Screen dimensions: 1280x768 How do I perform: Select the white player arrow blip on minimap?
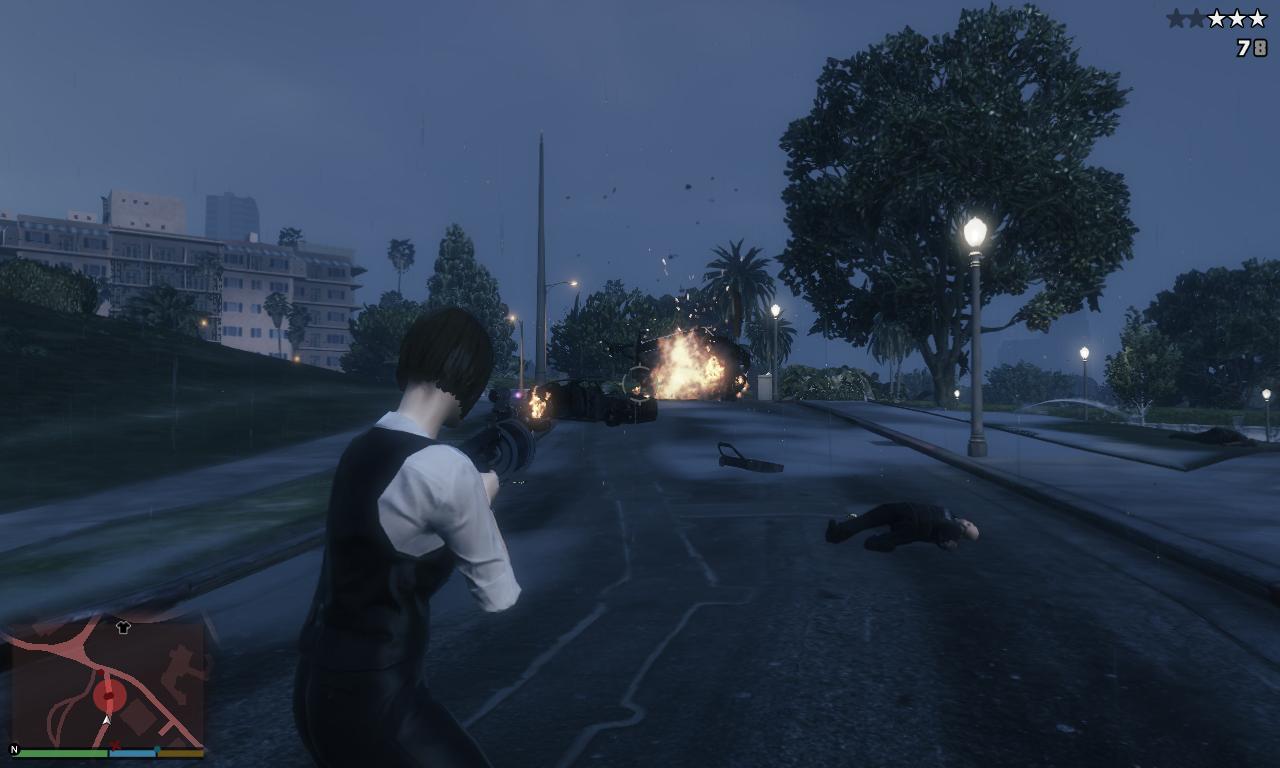[107, 719]
